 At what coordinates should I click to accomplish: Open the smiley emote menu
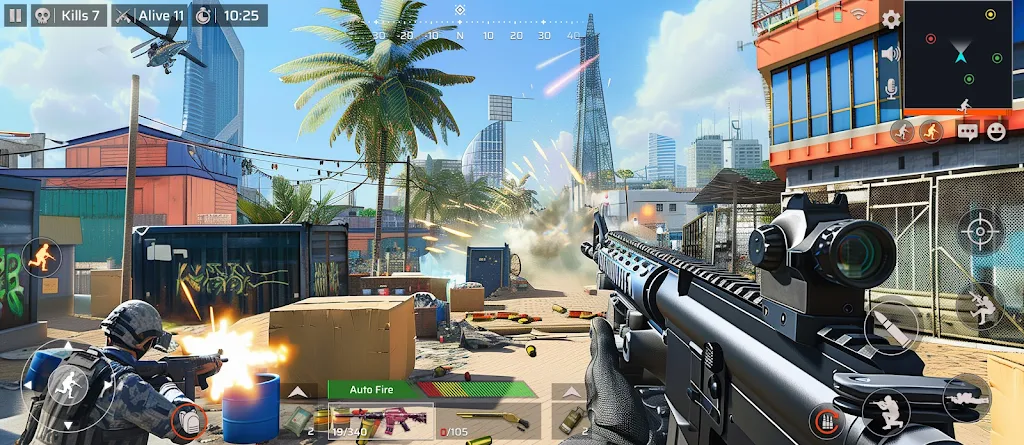(996, 131)
